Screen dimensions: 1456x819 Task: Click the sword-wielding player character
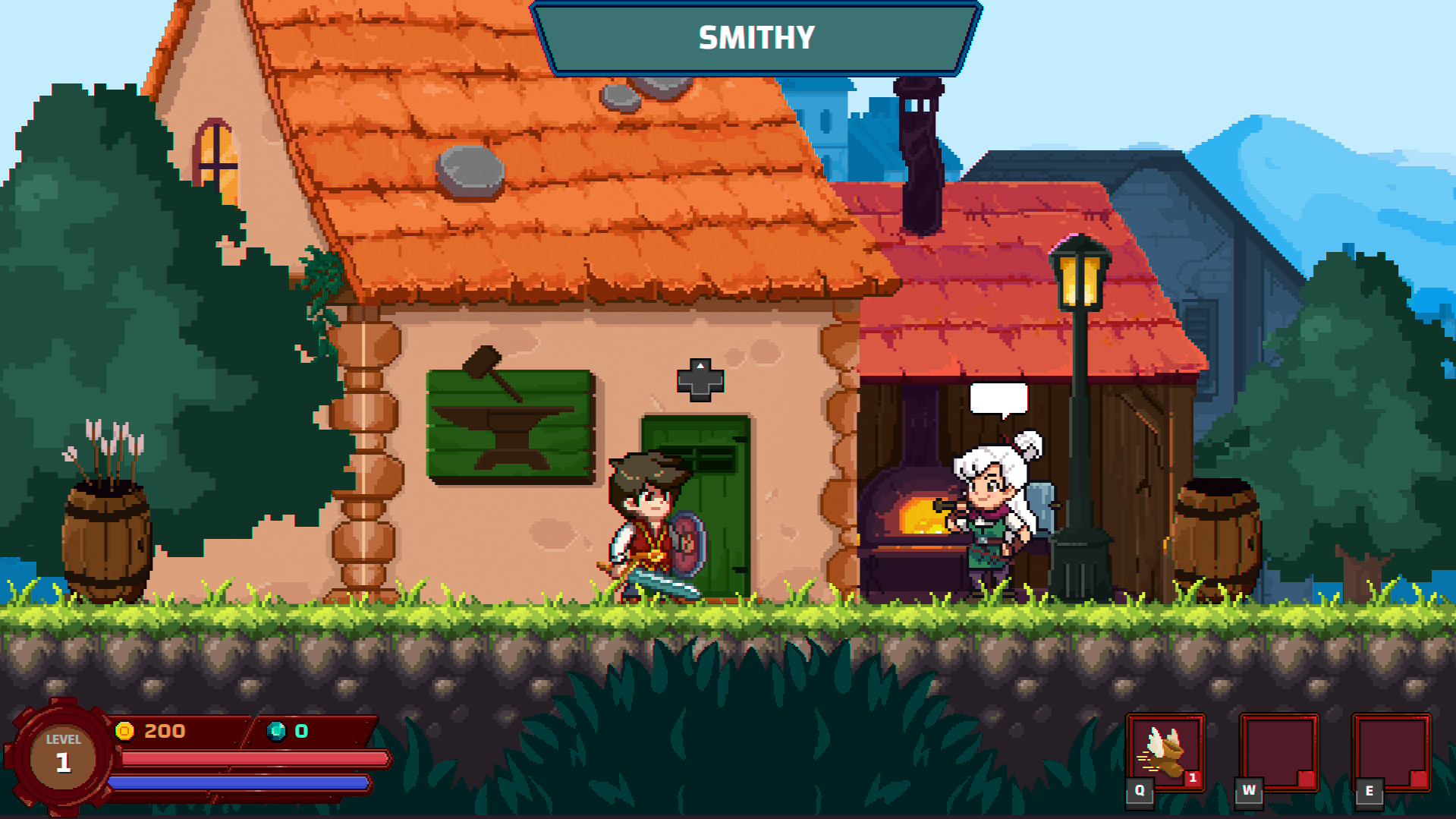coord(649,524)
